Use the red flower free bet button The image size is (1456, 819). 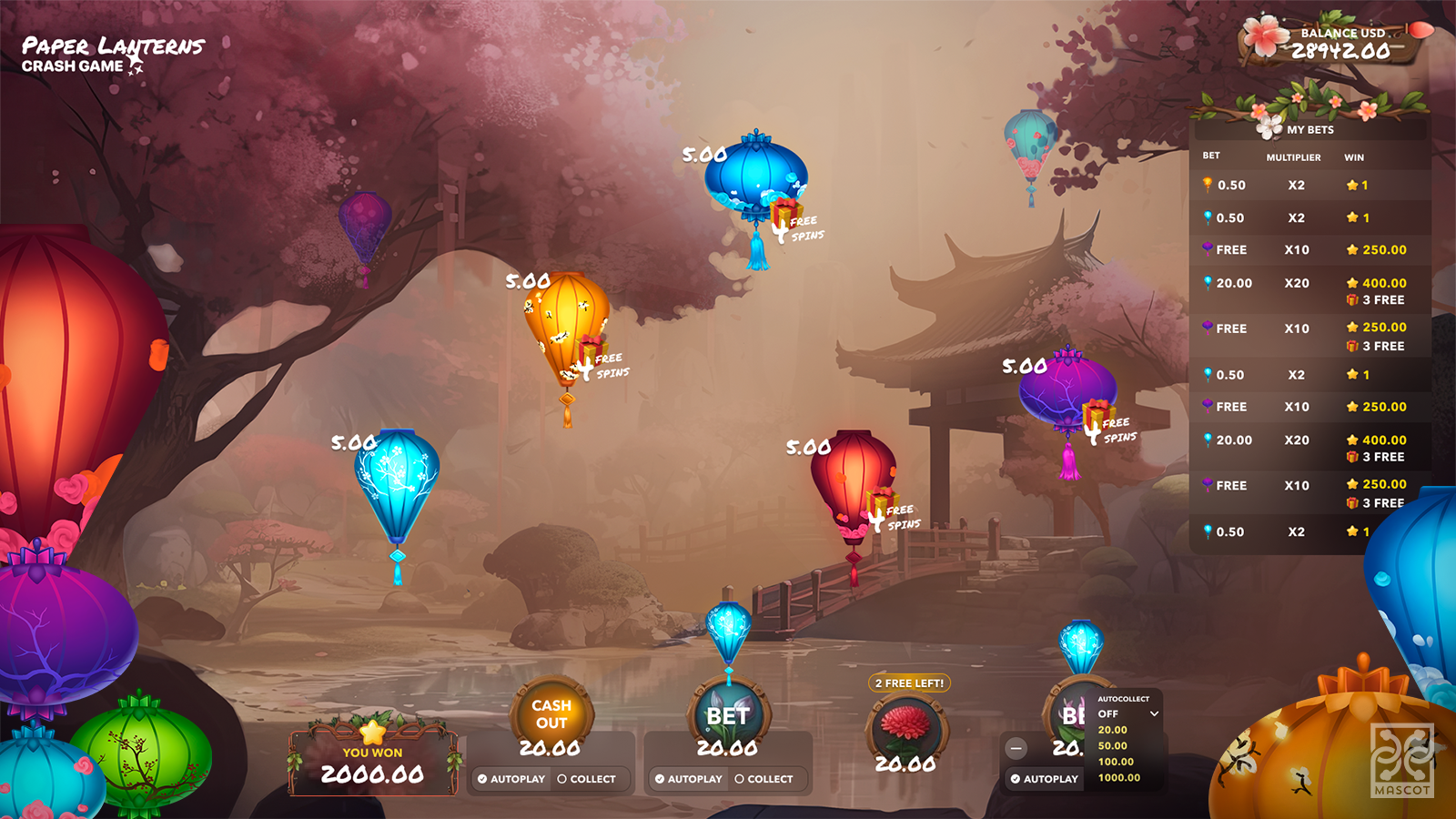(905, 726)
